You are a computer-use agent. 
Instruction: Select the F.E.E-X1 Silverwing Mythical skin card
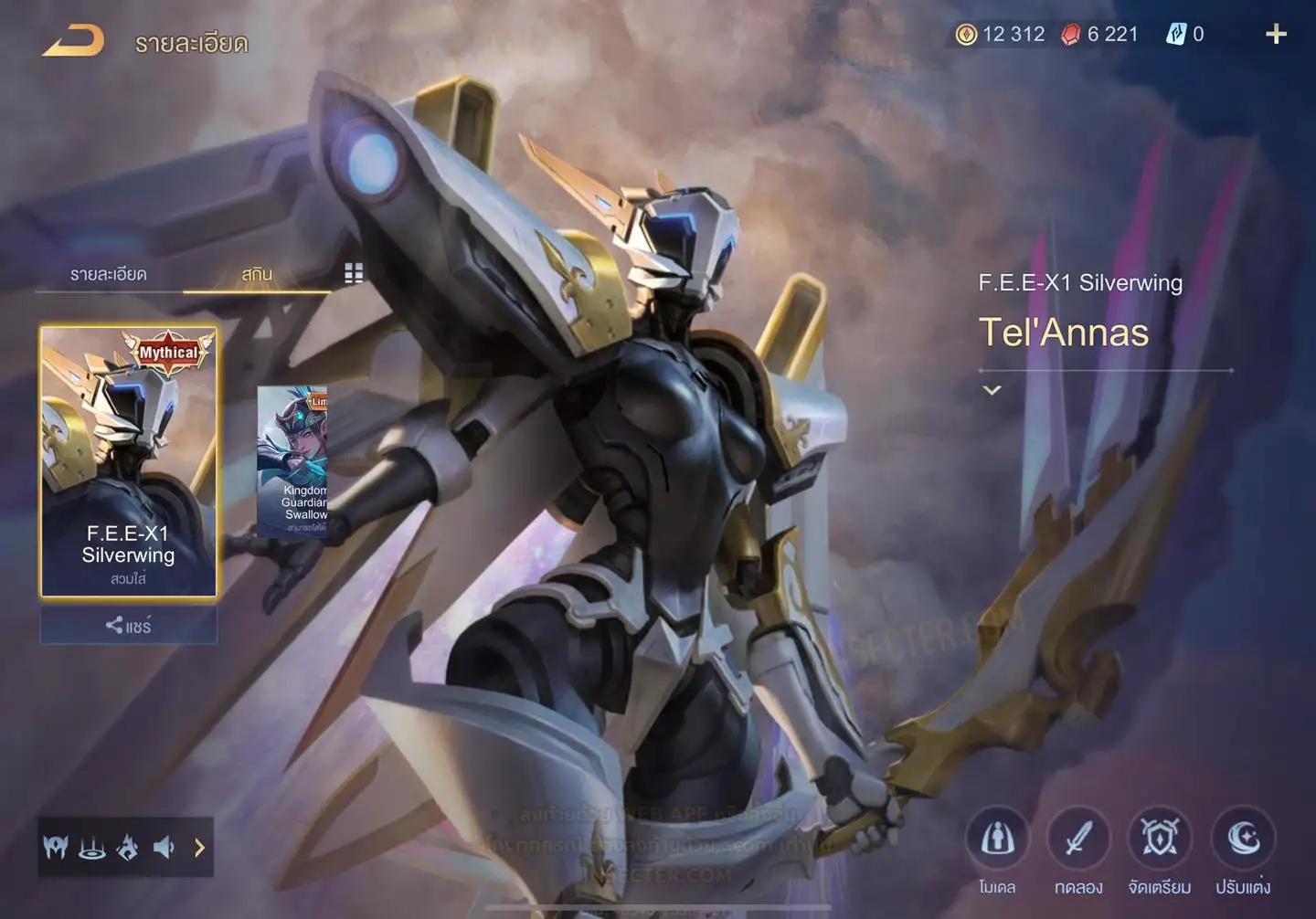pos(128,461)
